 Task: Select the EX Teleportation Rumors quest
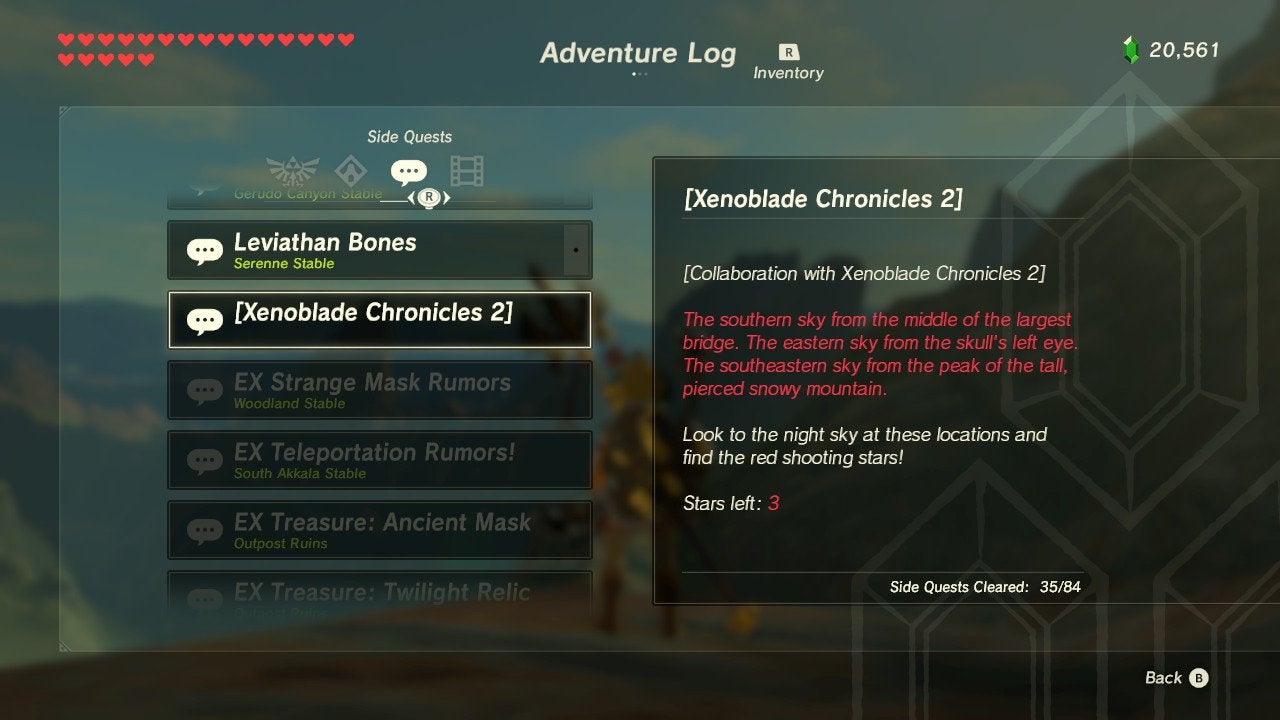380,459
